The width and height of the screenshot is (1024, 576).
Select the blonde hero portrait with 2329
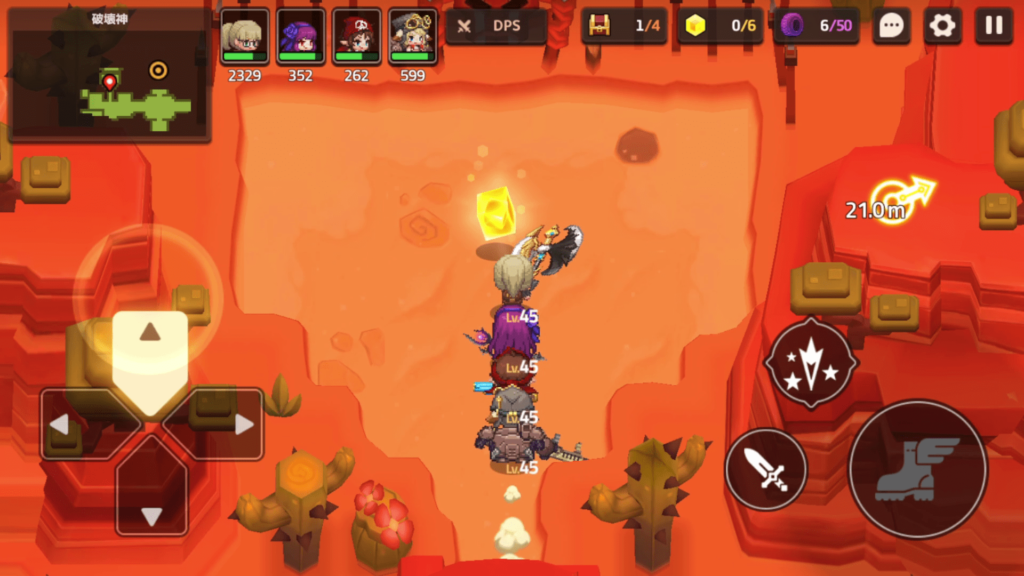coord(245,40)
